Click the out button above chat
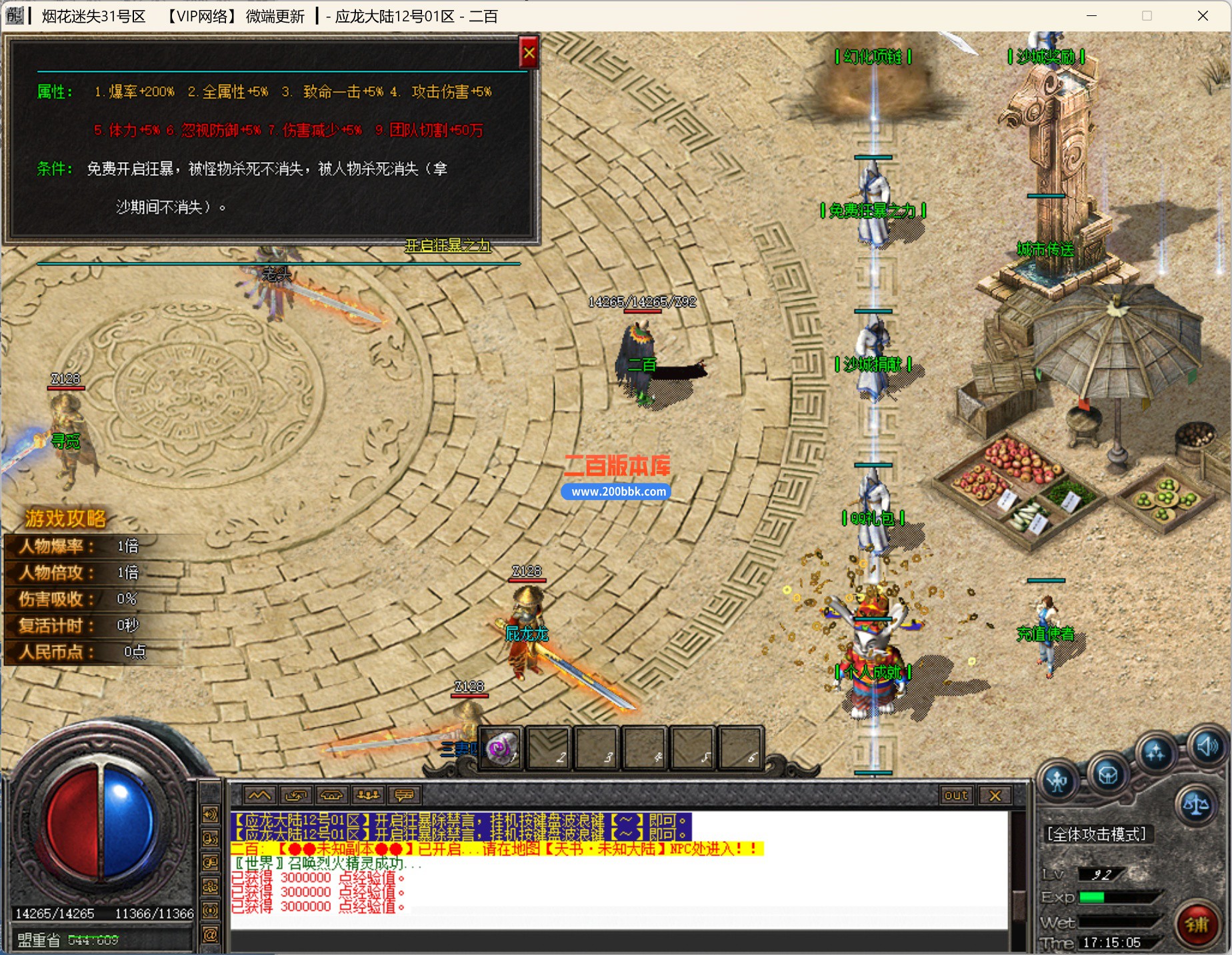 [x=956, y=795]
